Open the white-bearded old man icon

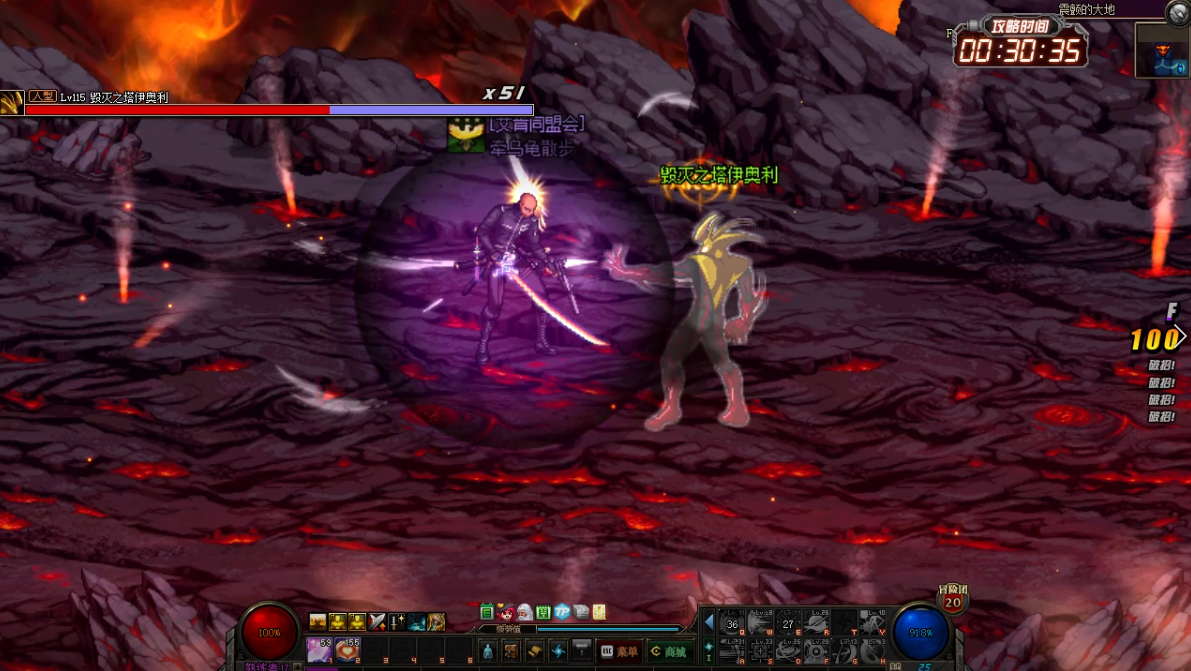(524, 612)
